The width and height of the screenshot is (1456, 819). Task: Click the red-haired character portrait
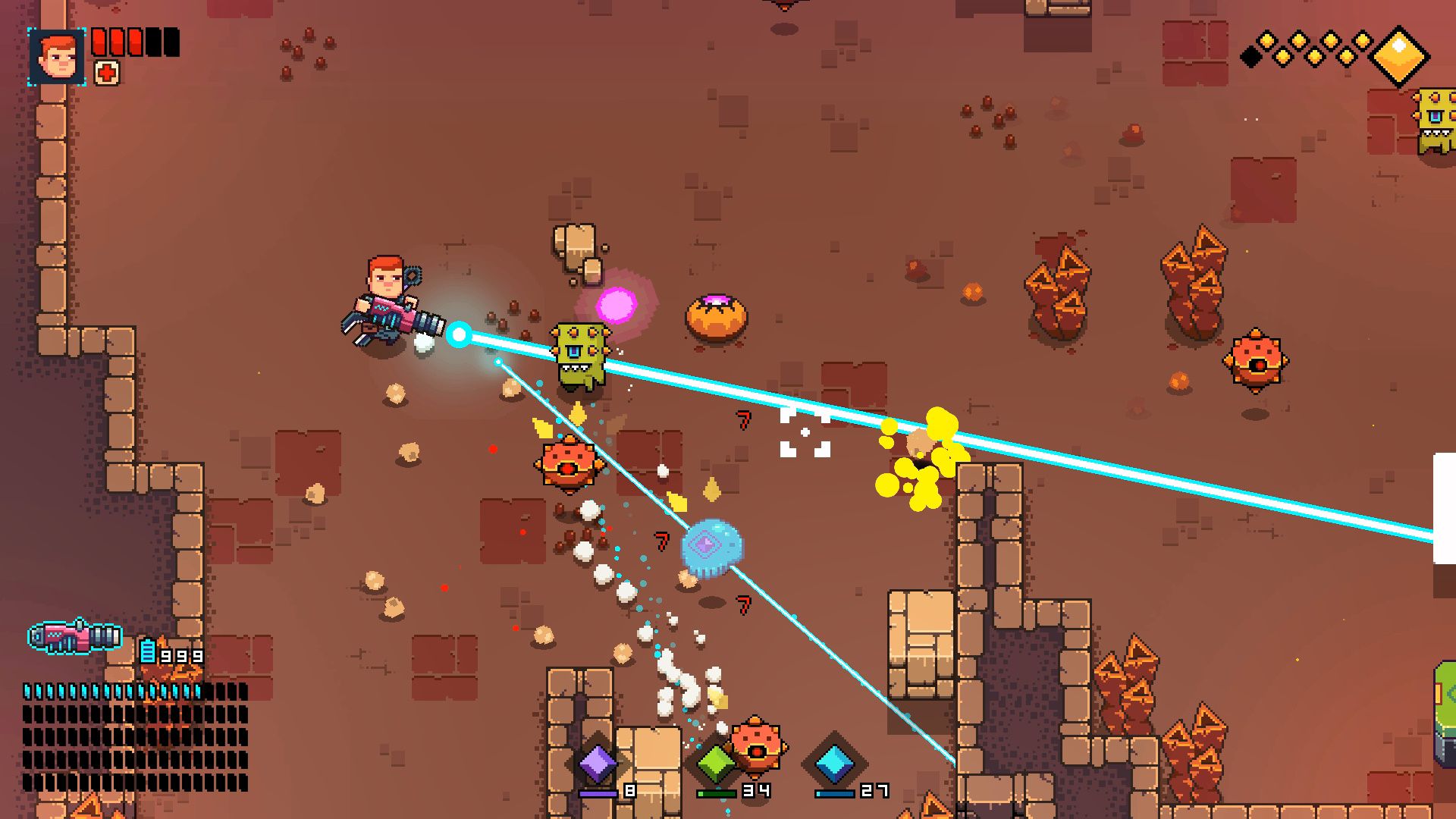pyautogui.click(x=57, y=57)
